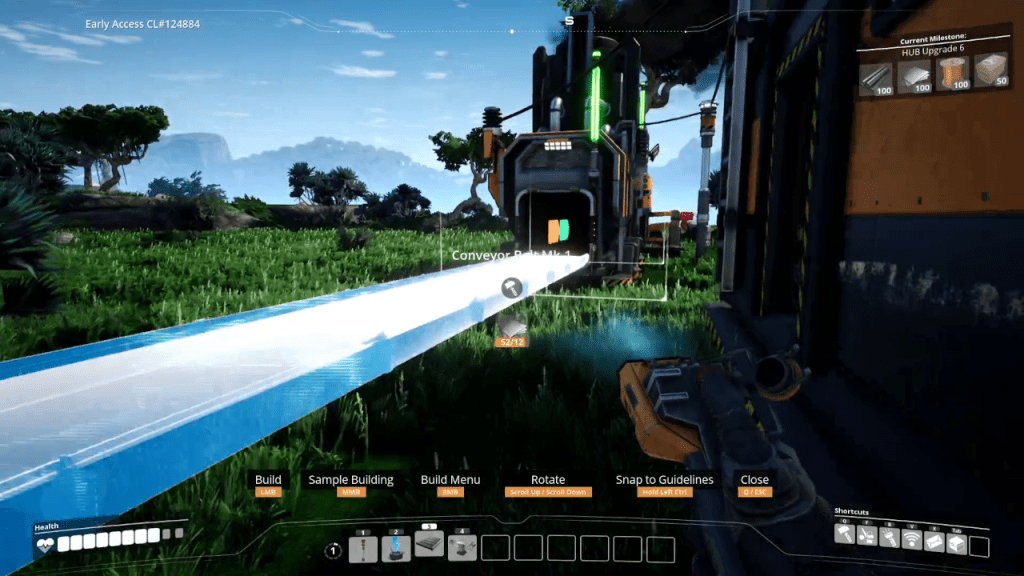Click the iron plate milestone requirement
1024x576 pixels.
[914, 74]
